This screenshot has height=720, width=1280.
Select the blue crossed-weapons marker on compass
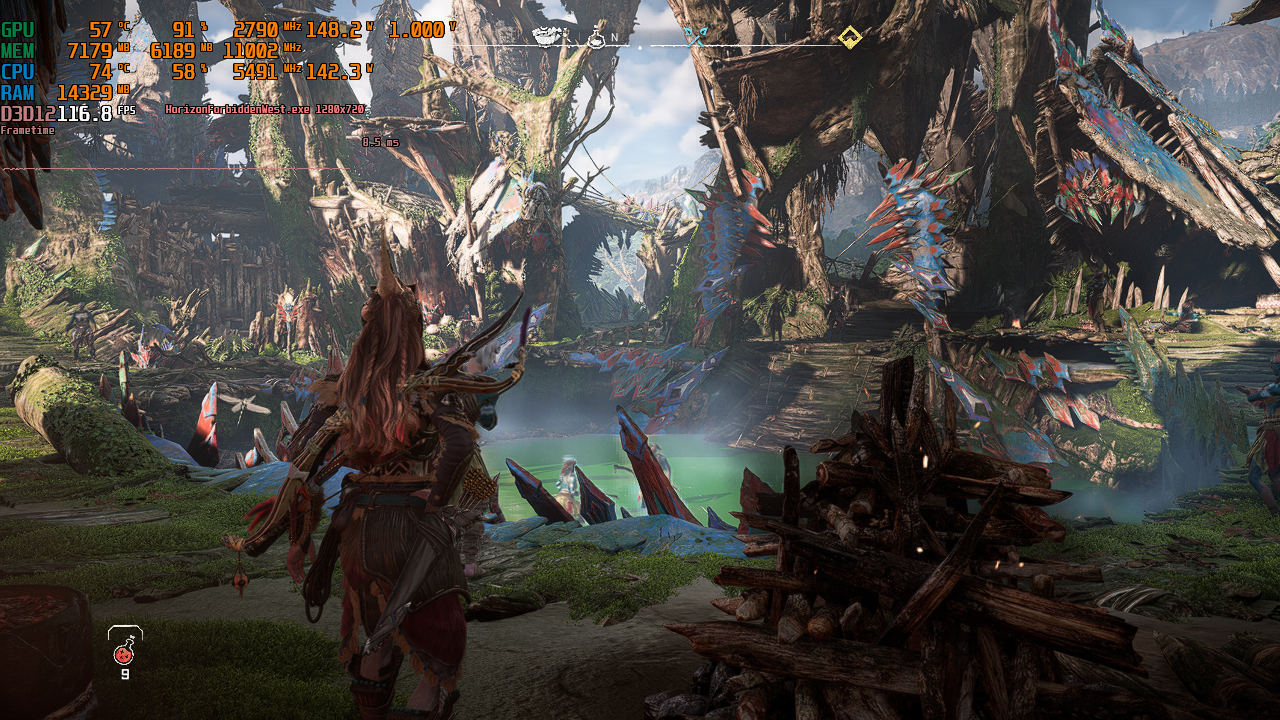(x=695, y=37)
